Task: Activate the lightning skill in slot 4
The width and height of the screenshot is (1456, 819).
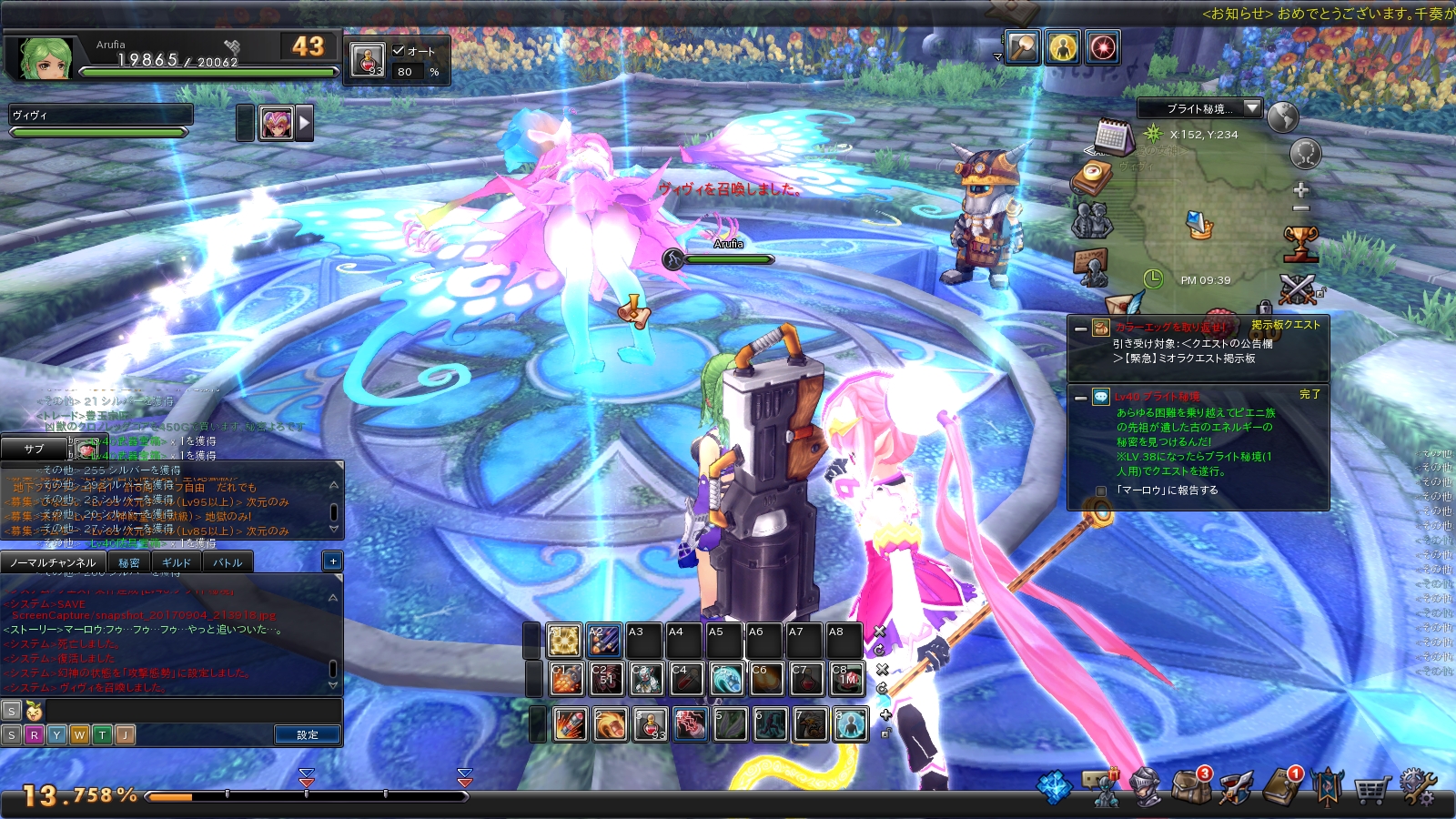Action: tap(690, 724)
